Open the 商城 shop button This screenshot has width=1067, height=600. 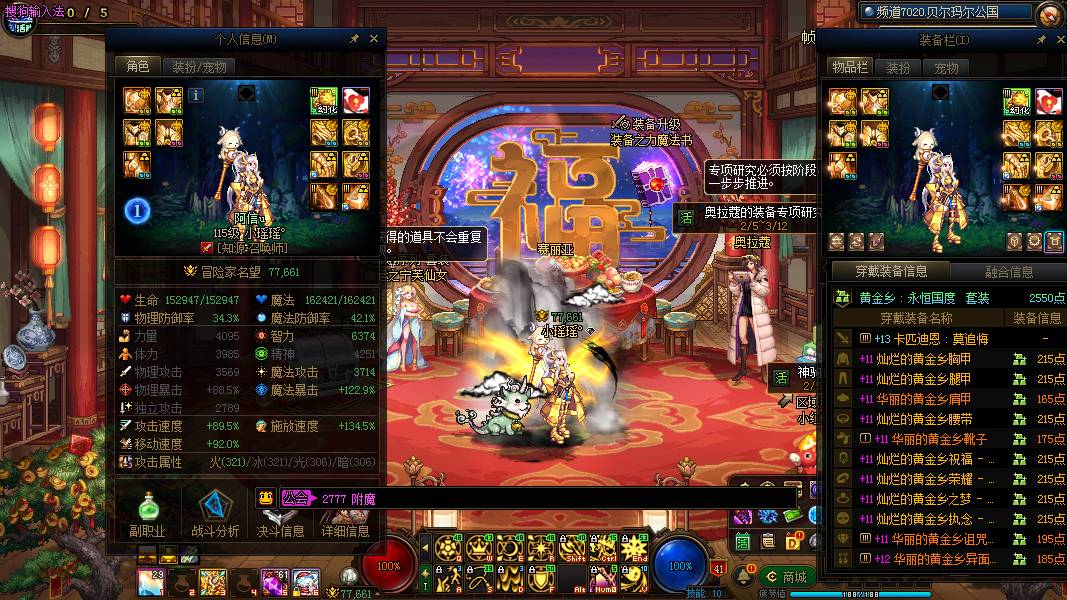[786, 577]
